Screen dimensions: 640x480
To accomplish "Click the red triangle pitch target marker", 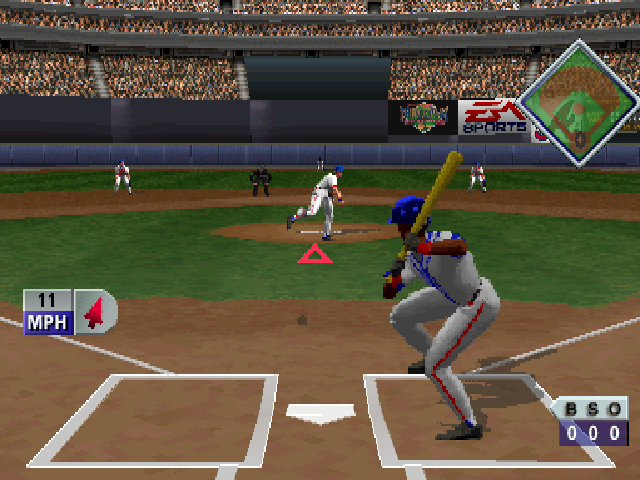I will [315, 254].
